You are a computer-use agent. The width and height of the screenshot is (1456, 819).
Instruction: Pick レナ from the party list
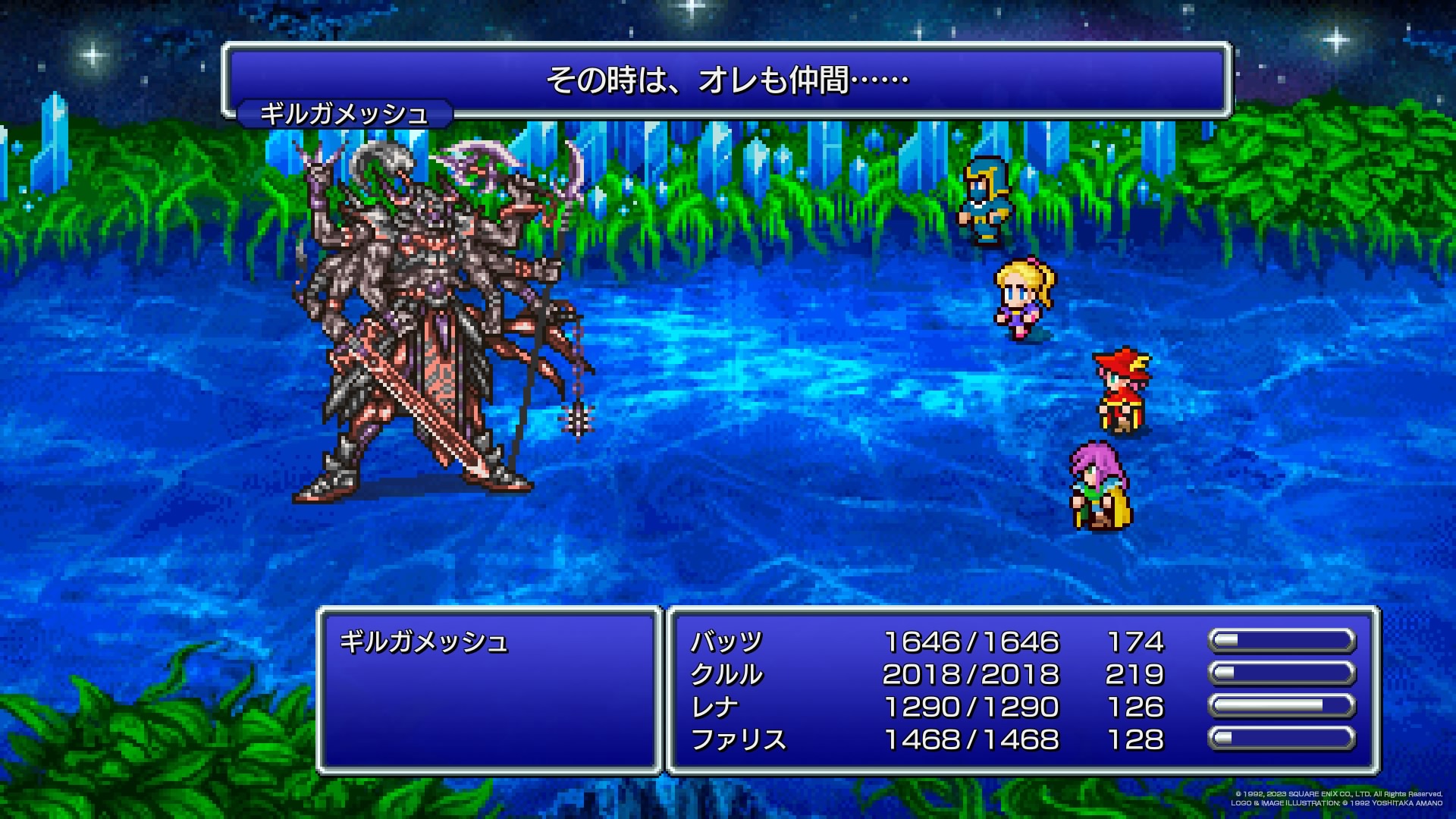coord(714,708)
